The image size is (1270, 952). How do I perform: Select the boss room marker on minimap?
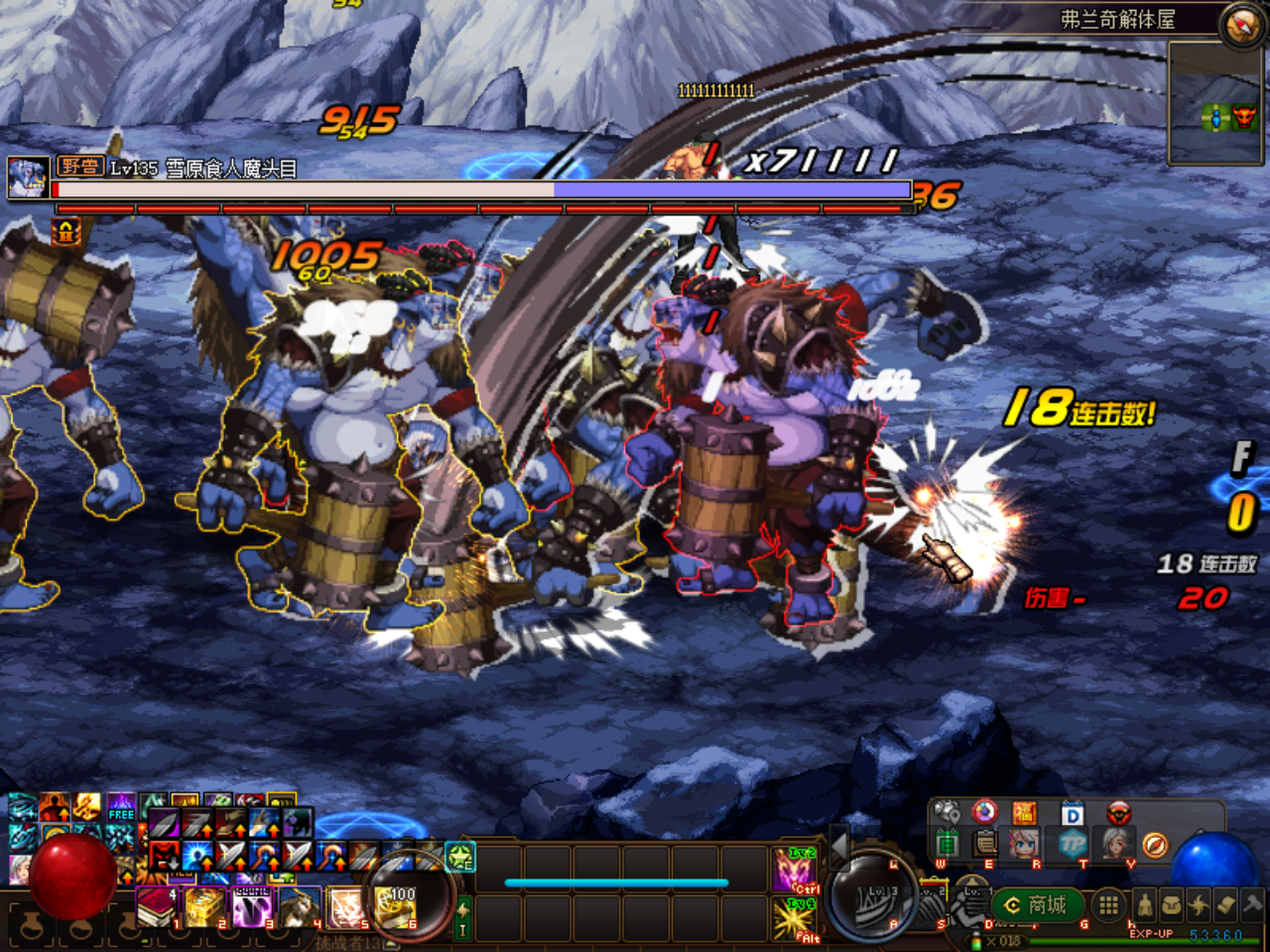point(1244,118)
